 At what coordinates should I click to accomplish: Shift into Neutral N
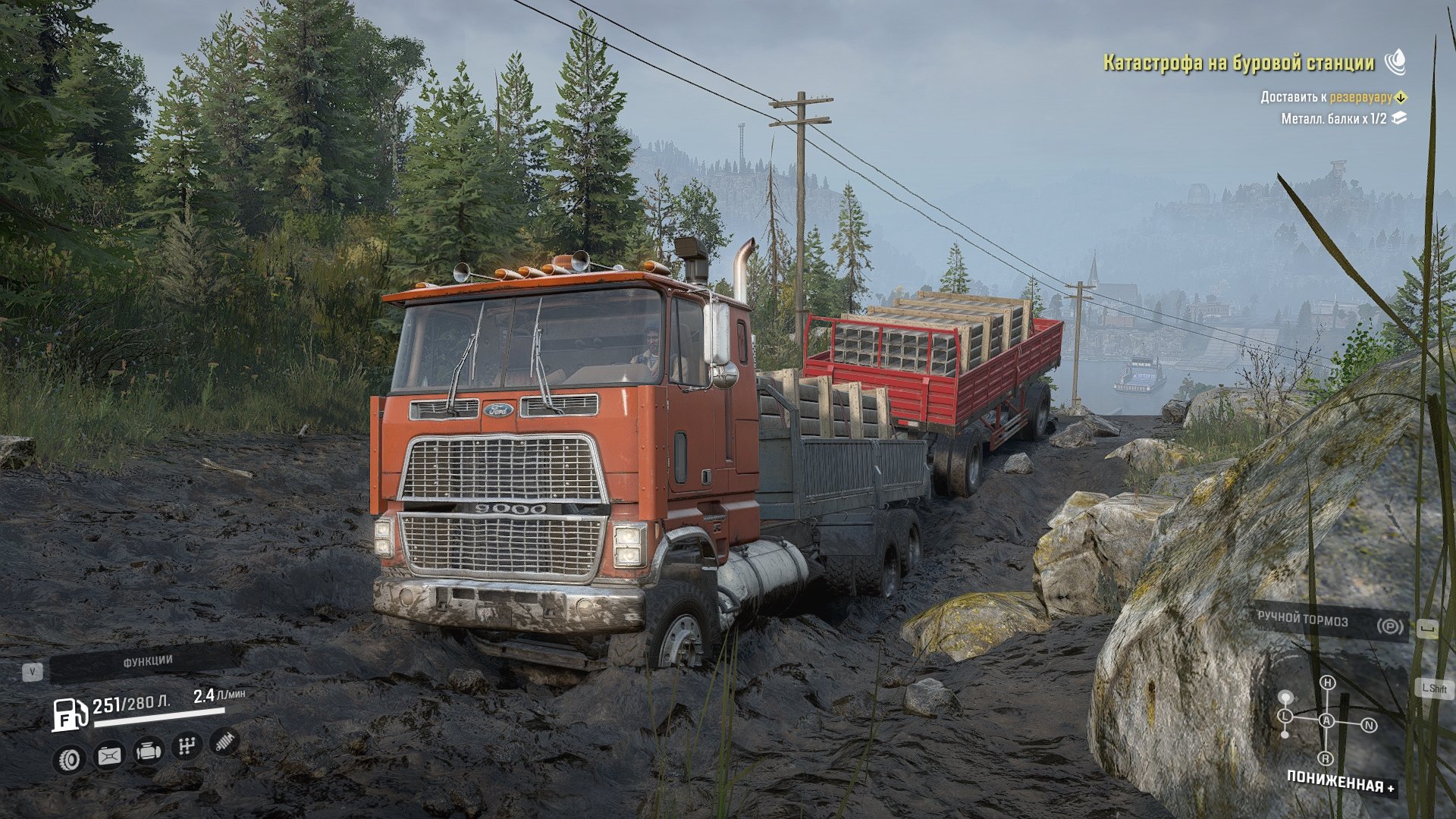(1369, 725)
